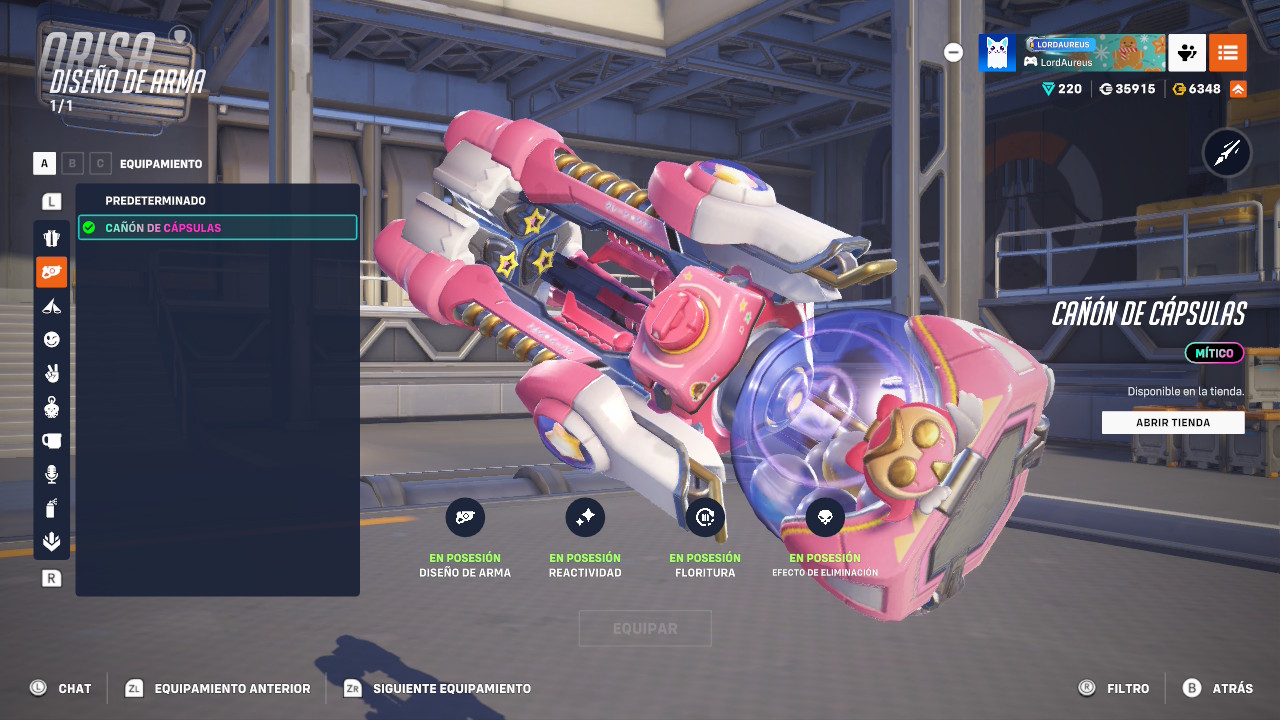This screenshot has height=720, width=1280.
Task: Switch to loadout tab B
Action: click(71, 162)
